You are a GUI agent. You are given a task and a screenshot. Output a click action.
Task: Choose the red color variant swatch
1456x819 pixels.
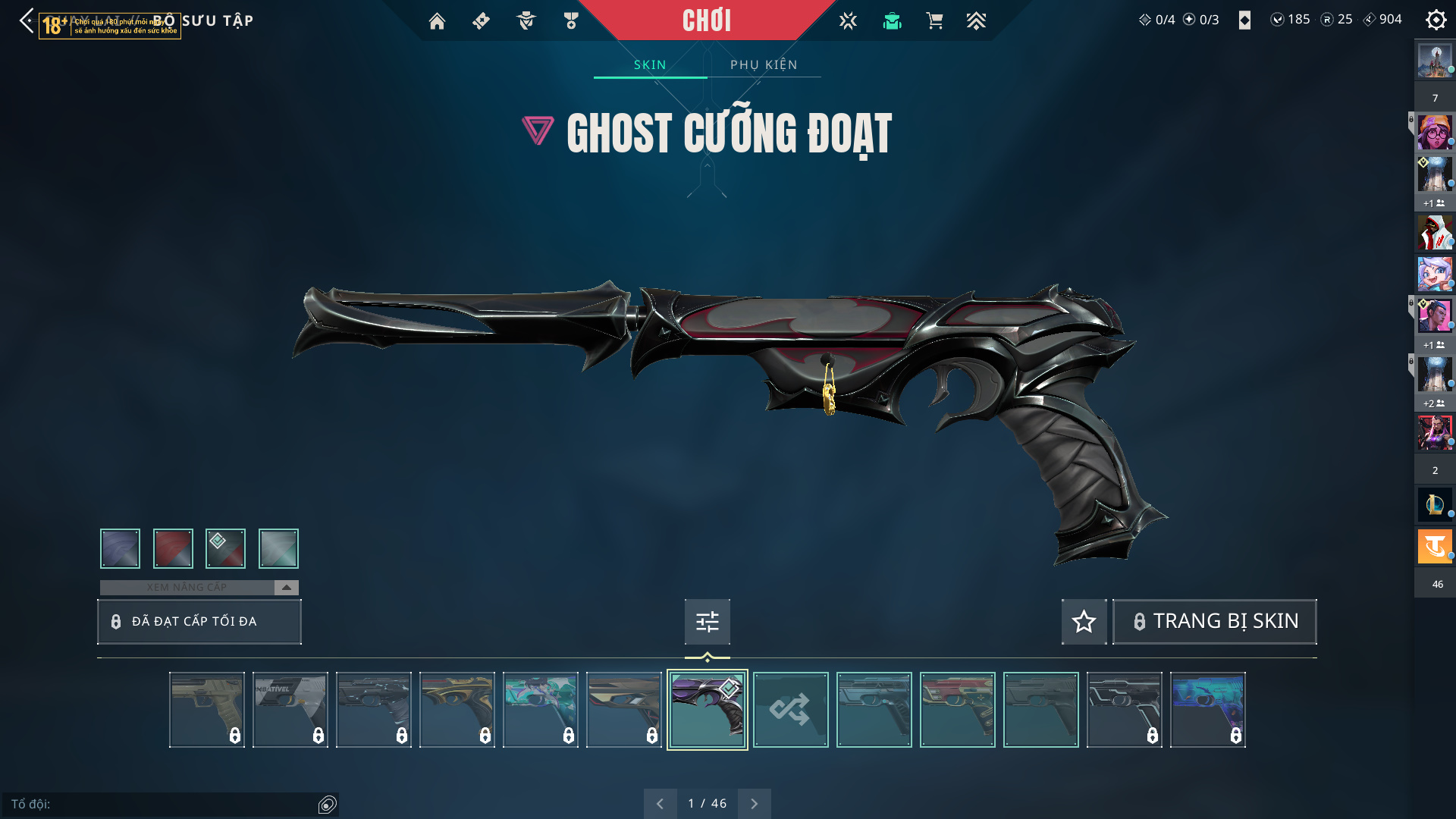point(173,548)
